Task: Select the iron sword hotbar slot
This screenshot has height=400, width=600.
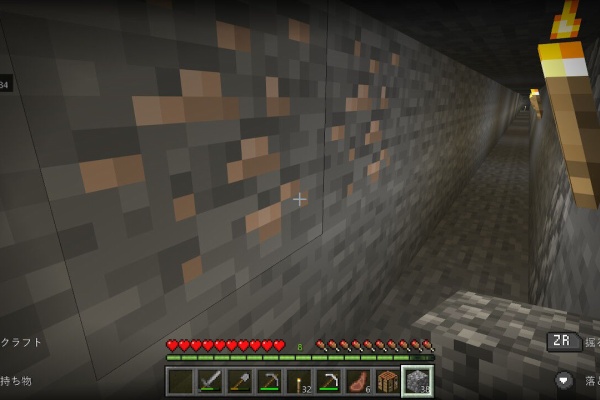Action: point(210,381)
